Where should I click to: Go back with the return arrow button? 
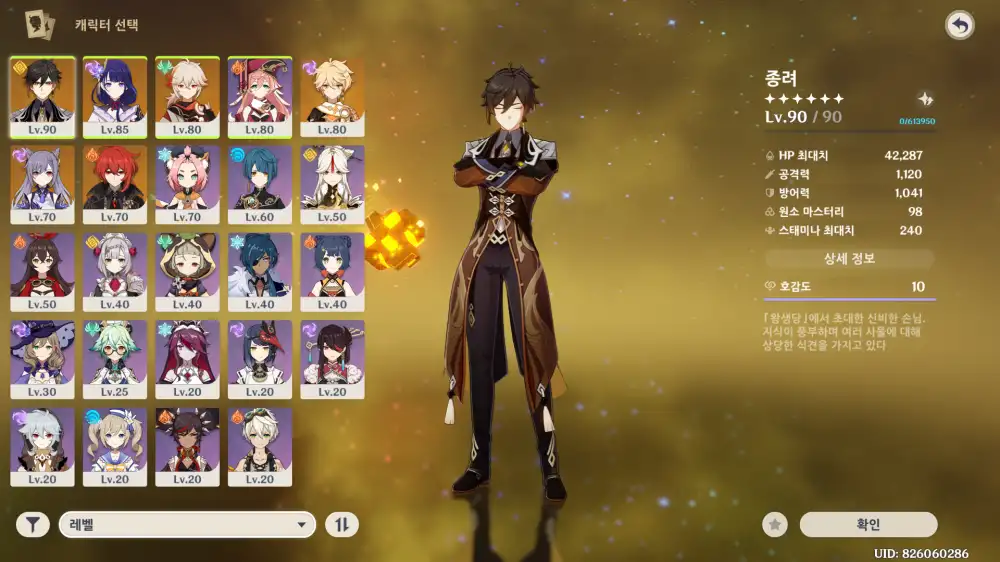point(959,26)
